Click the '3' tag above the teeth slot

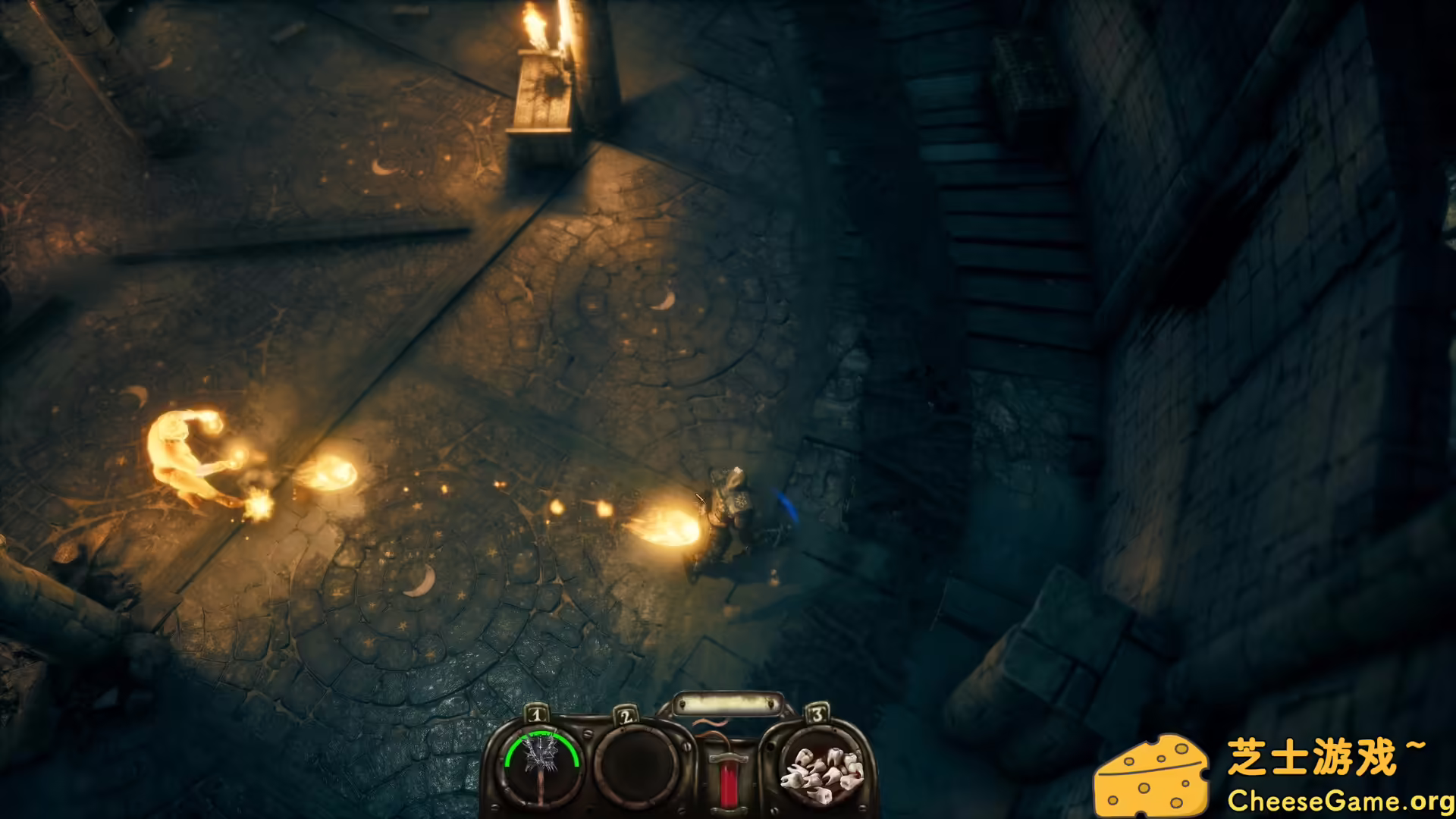click(817, 713)
